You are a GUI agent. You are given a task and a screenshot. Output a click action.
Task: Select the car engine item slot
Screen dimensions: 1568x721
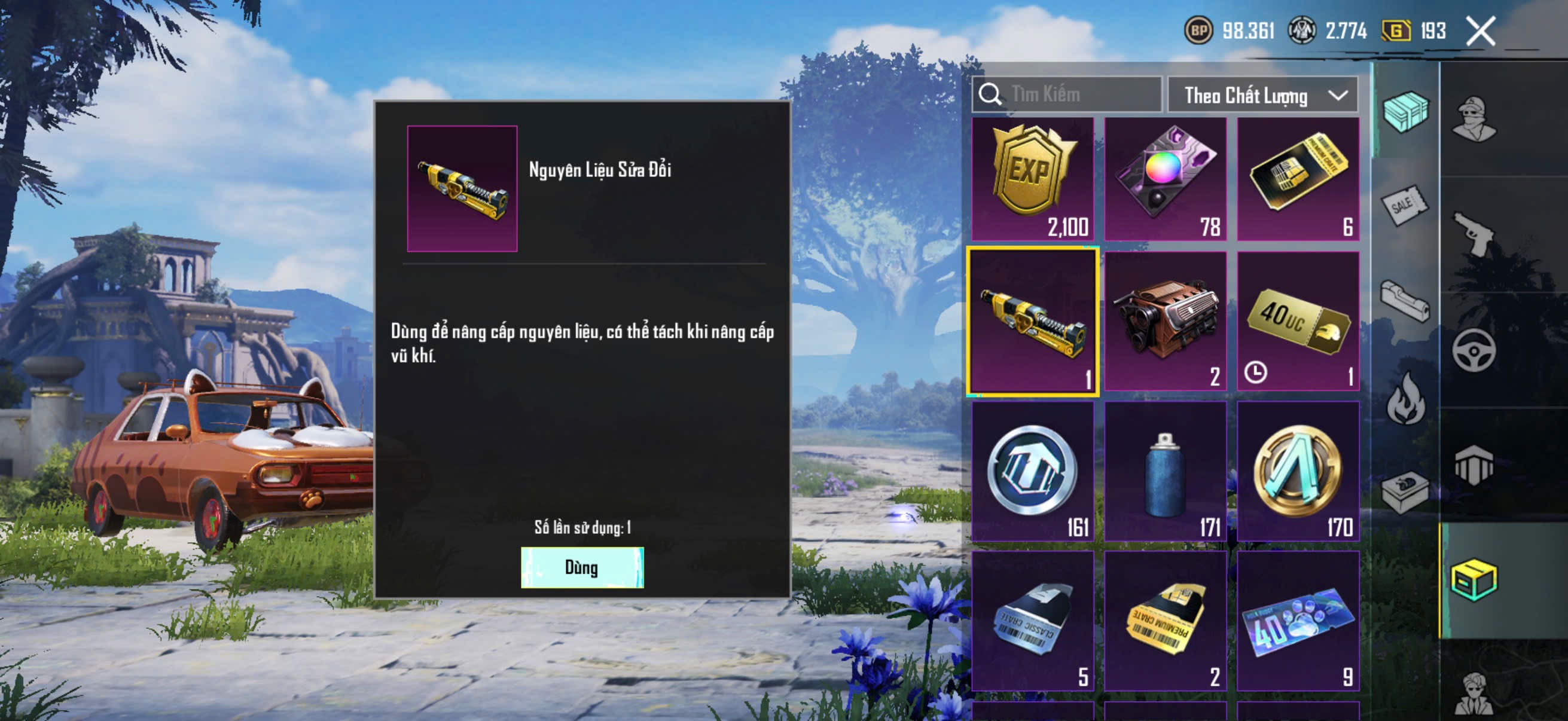[1165, 320]
